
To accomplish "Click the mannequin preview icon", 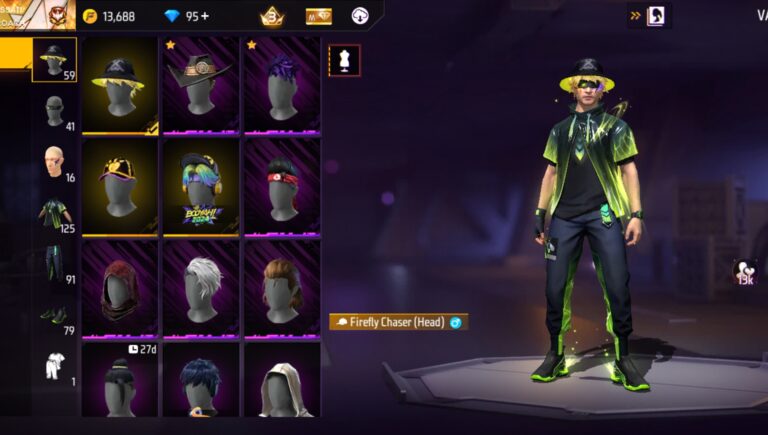I will pos(345,61).
